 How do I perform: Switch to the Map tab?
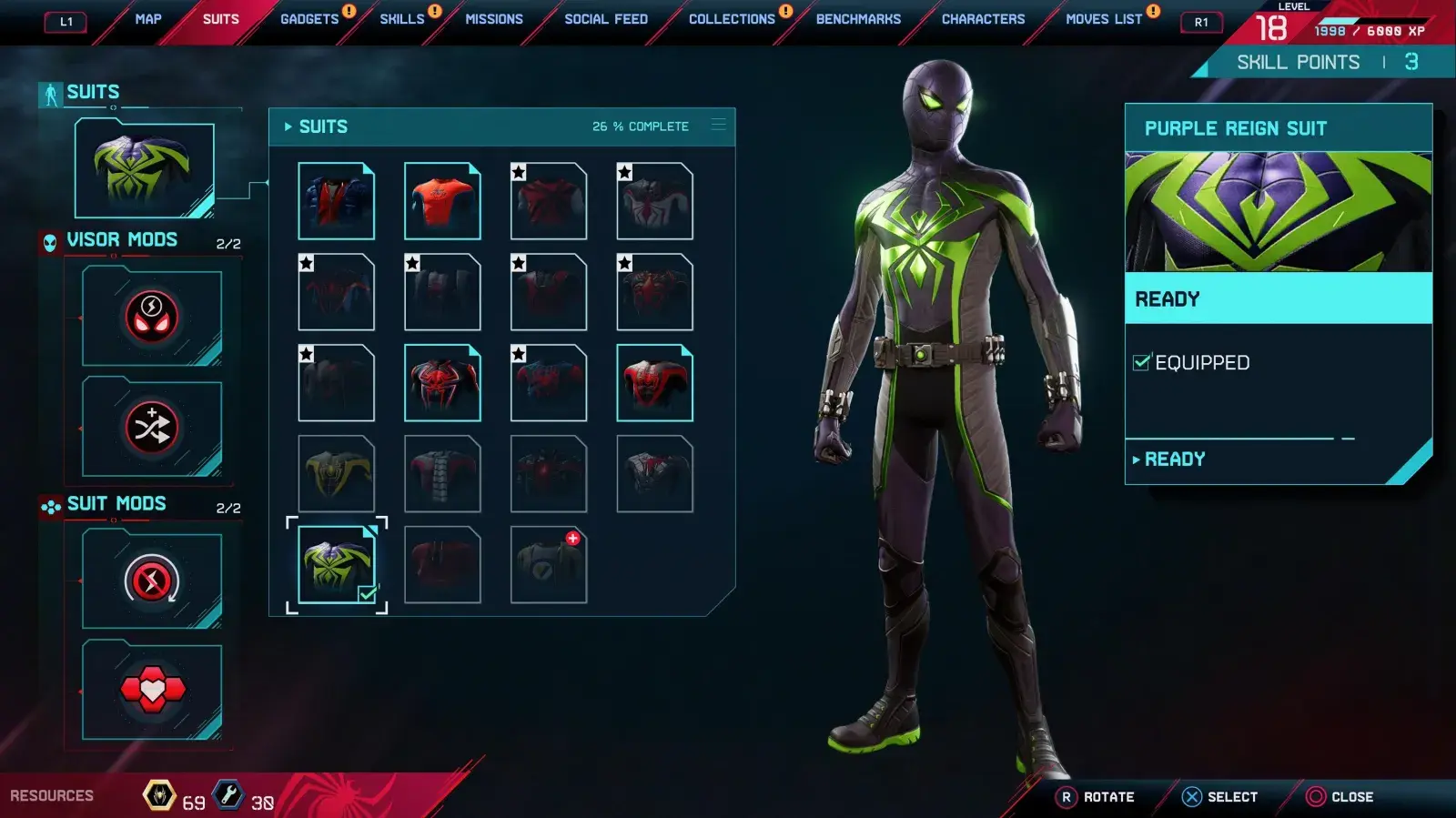148,19
